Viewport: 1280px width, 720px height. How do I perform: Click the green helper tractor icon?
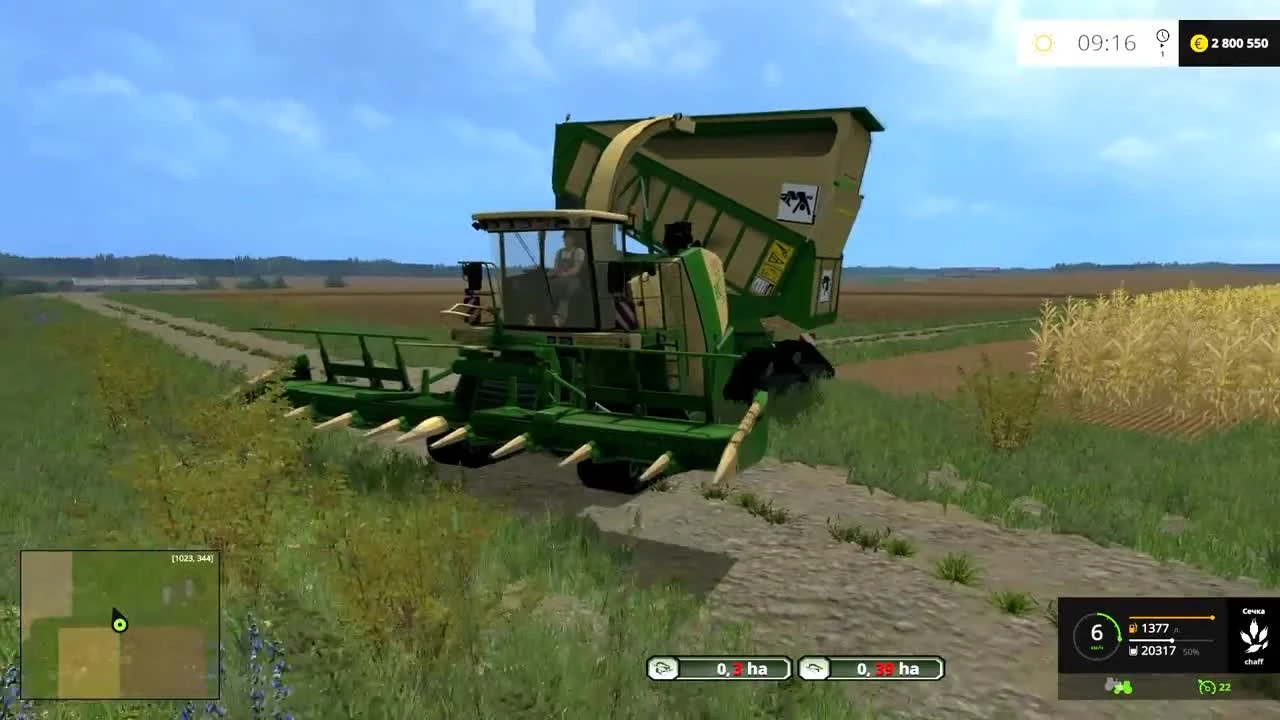point(1123,688)
